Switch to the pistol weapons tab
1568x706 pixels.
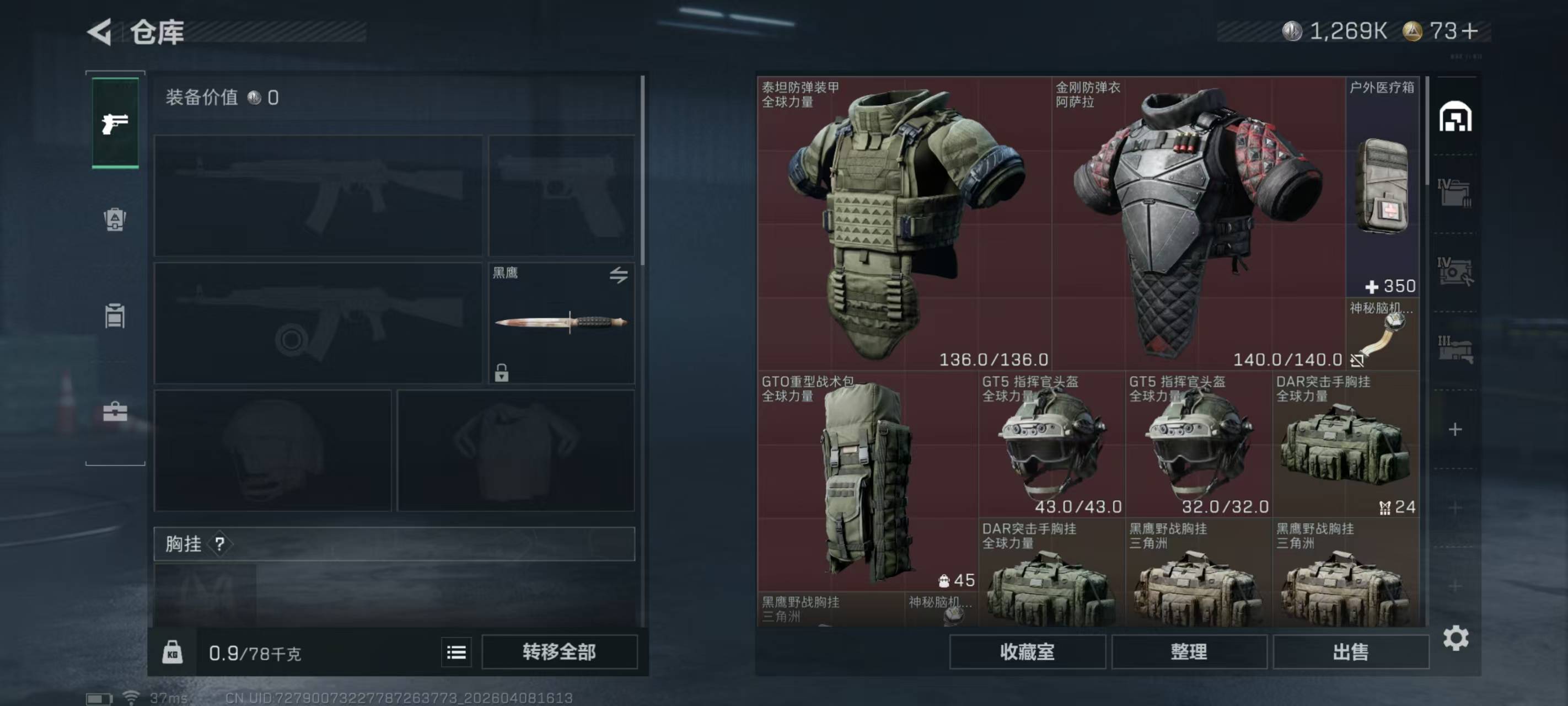point(115,124)
